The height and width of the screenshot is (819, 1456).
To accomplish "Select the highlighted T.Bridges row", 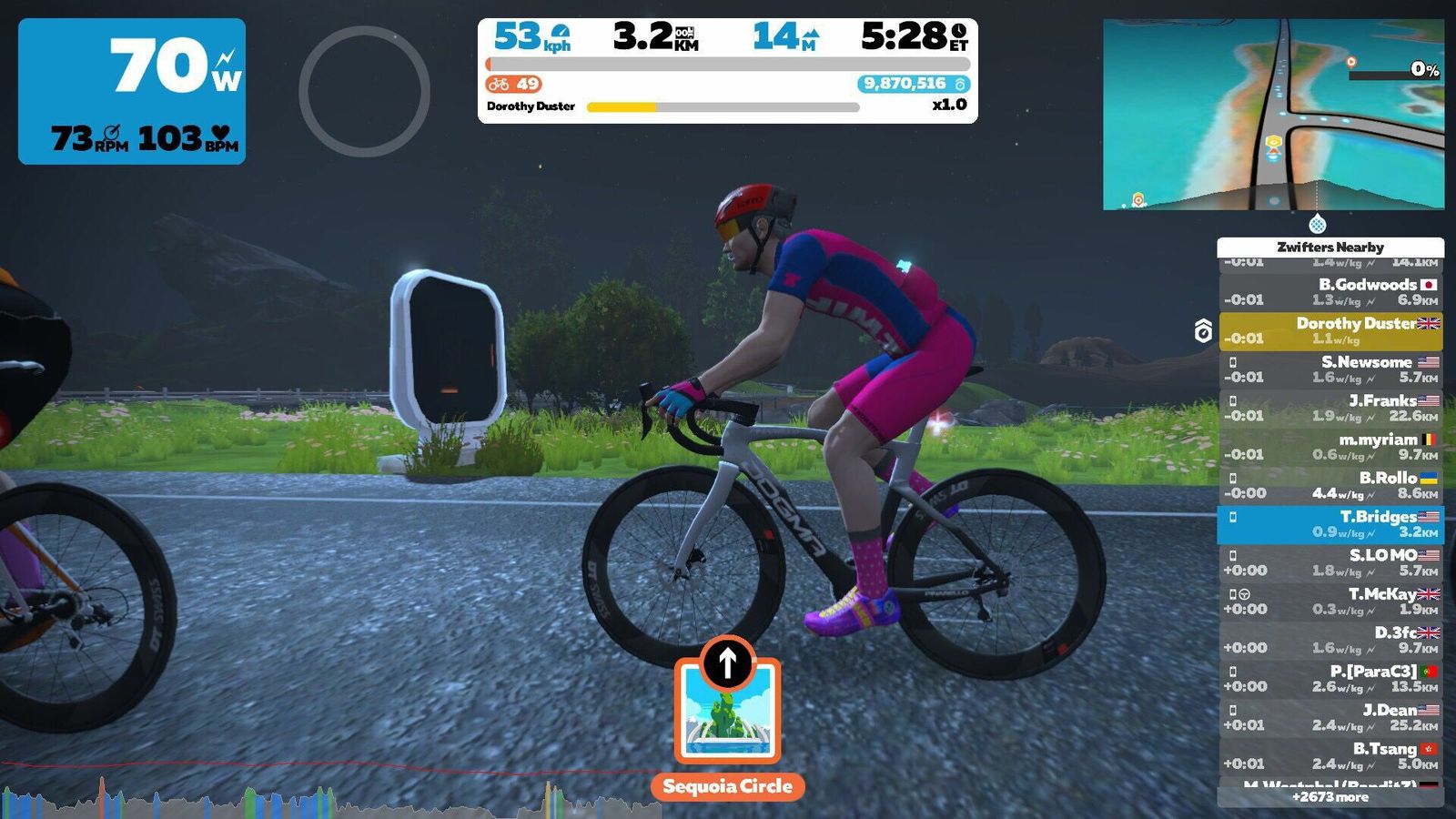I will click(1330, 524).
